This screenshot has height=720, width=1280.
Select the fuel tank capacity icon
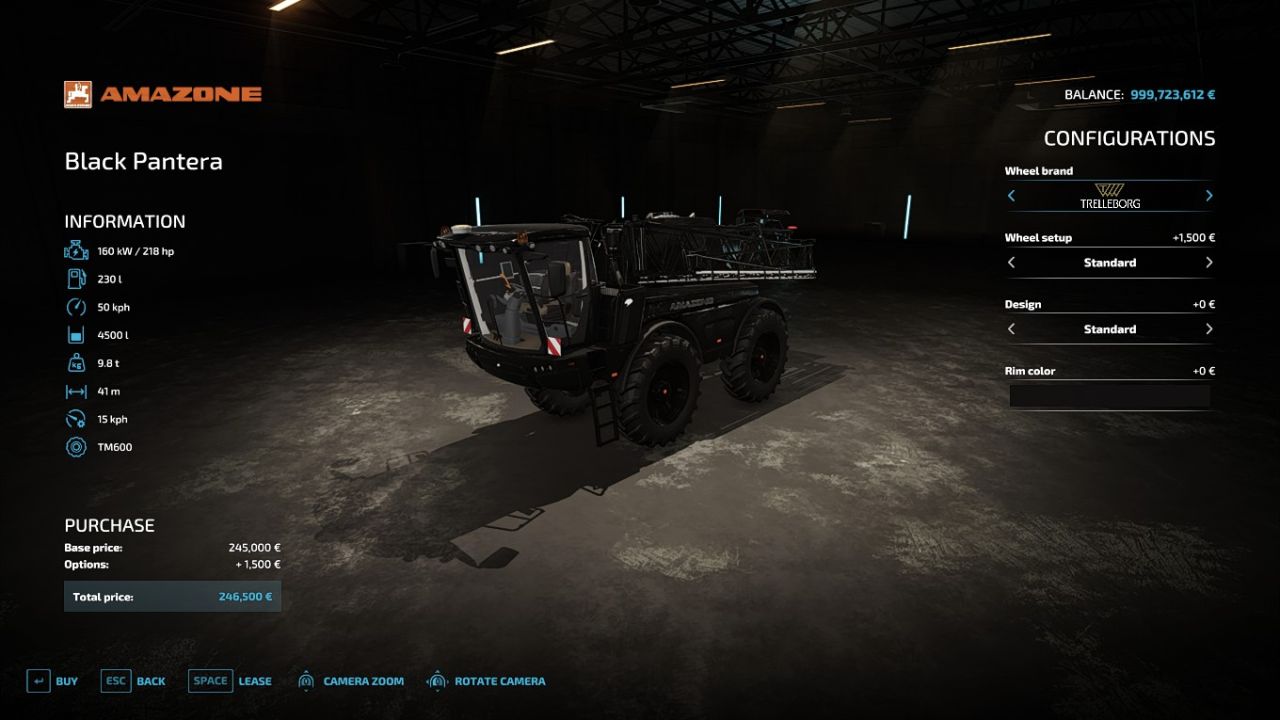click(x=75, y=278)
